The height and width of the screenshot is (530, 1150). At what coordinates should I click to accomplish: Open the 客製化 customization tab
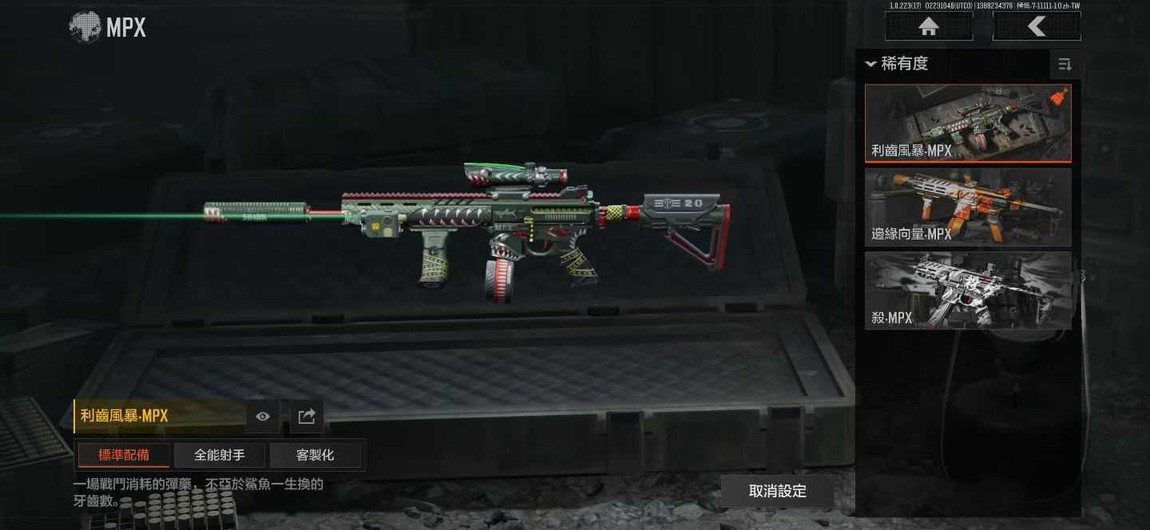click(315, 455)
